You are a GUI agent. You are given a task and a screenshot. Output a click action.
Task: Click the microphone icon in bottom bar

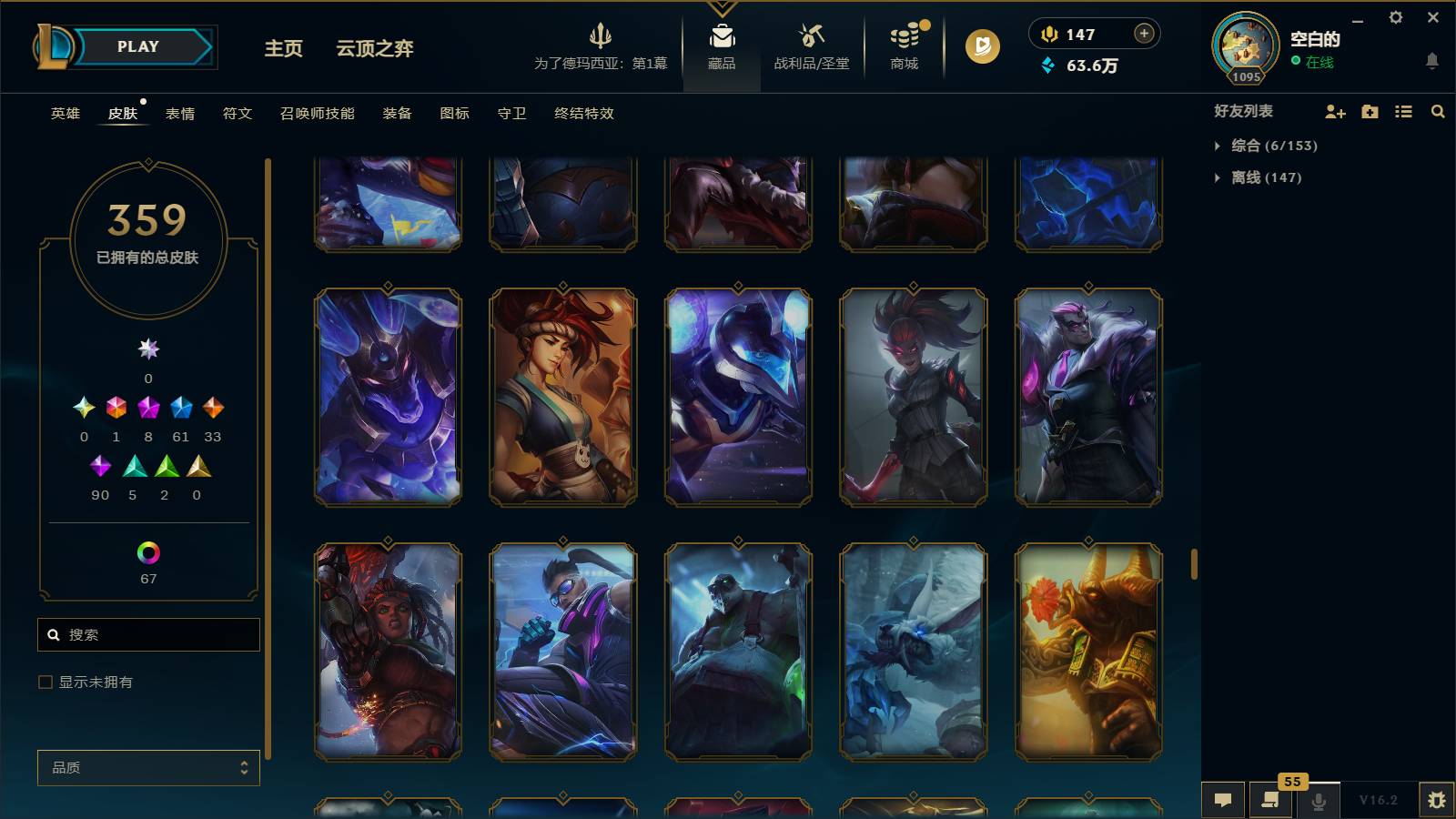(x=1318, y=801)
